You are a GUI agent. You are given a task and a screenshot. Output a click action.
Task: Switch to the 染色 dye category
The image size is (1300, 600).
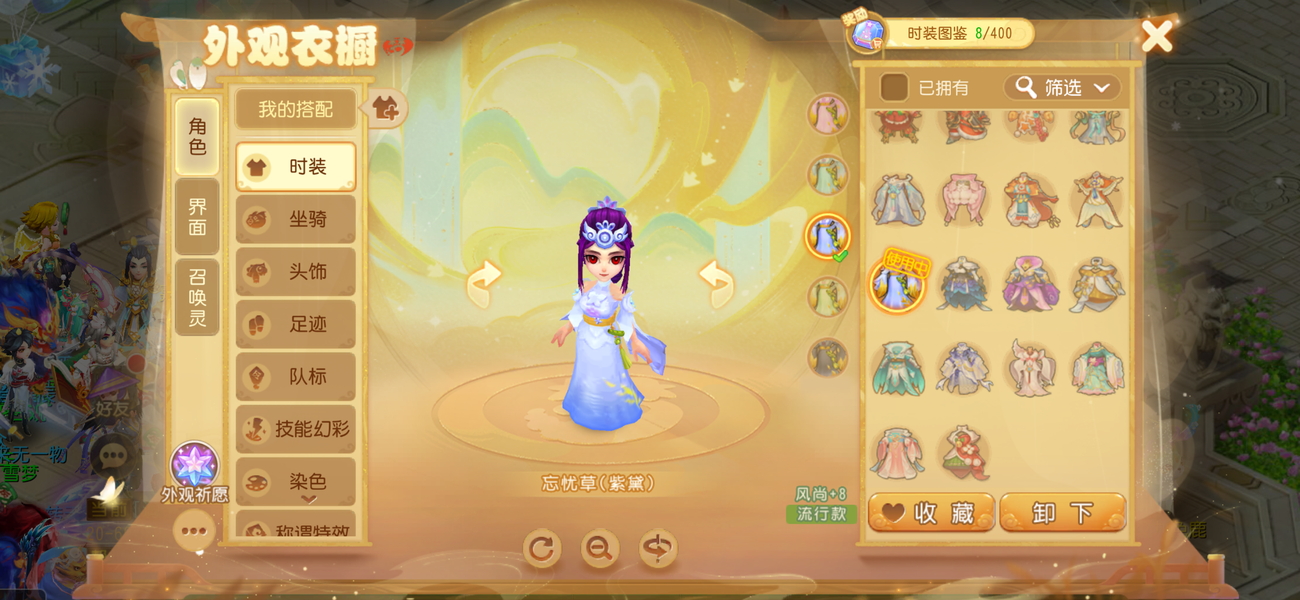tap(296, 481)
